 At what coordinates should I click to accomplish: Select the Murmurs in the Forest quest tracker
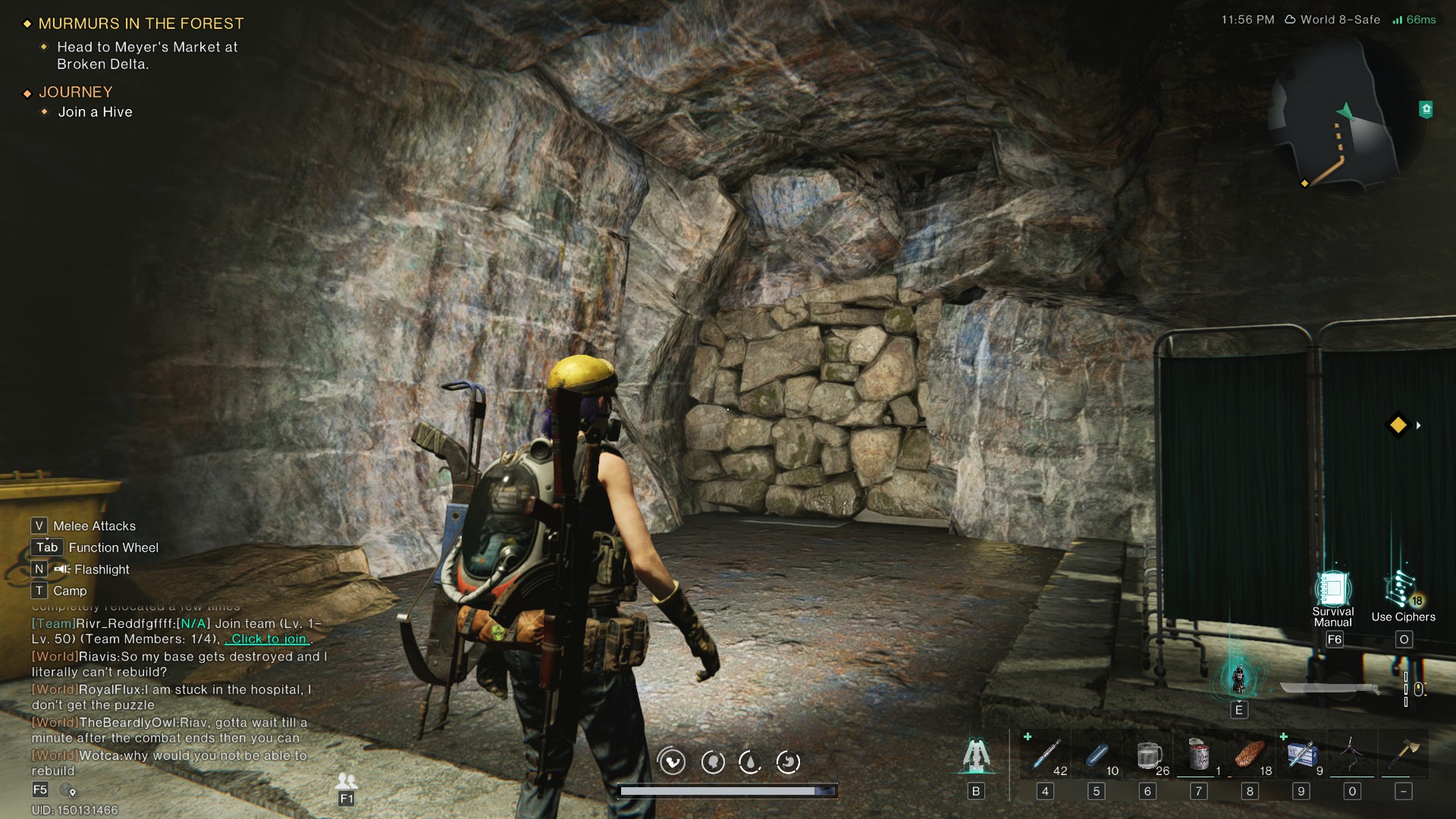point(141,24)
